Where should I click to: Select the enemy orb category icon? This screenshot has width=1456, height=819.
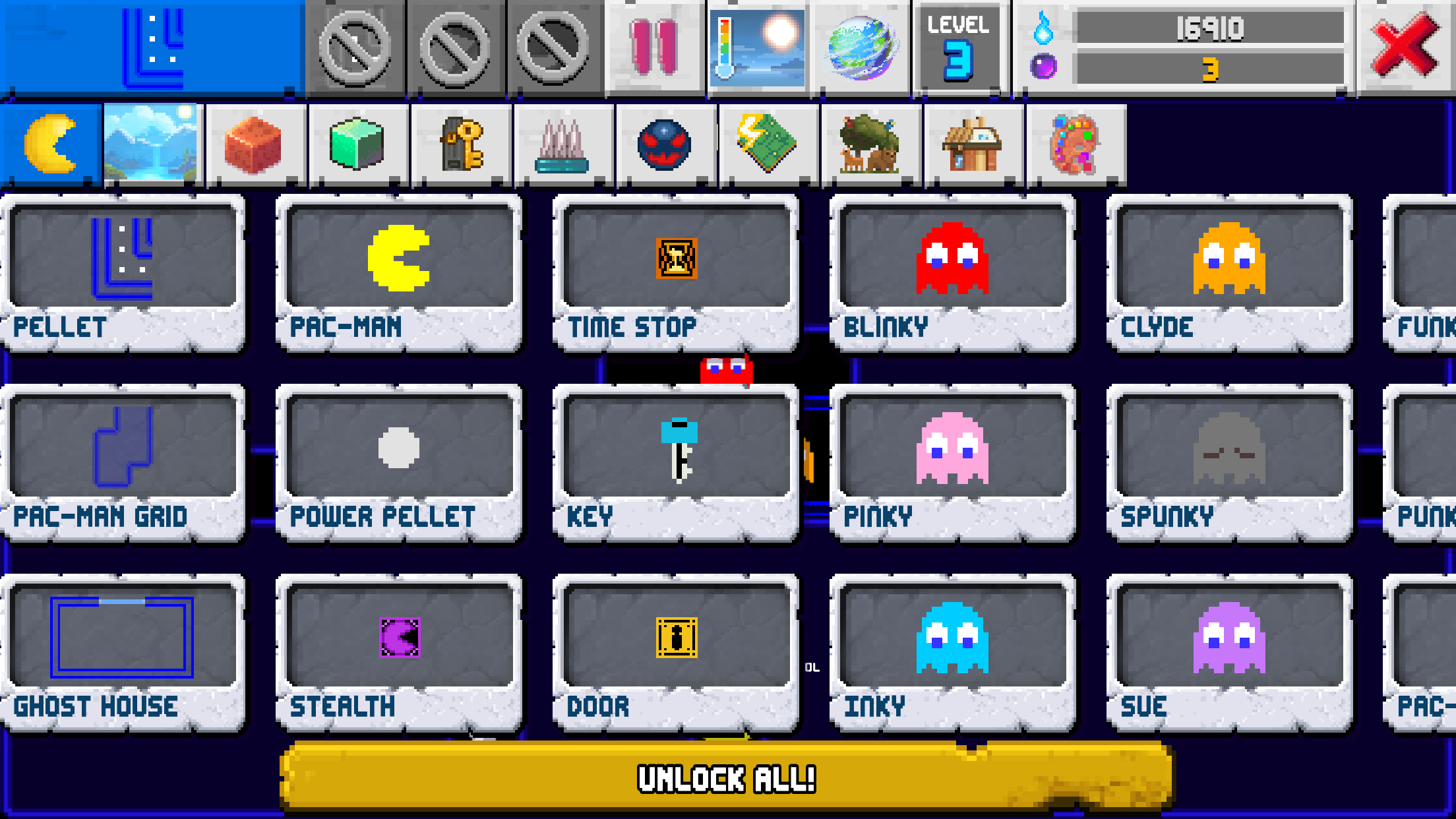664,143
